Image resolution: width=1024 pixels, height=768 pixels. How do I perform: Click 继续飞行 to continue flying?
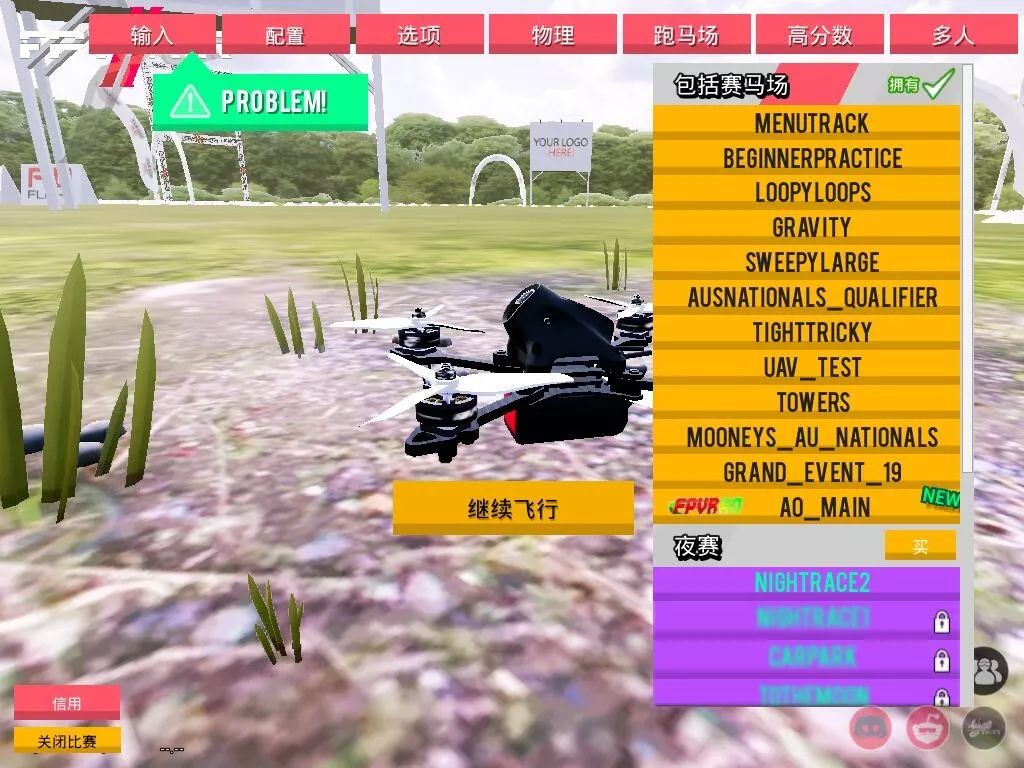click(513, 509)
